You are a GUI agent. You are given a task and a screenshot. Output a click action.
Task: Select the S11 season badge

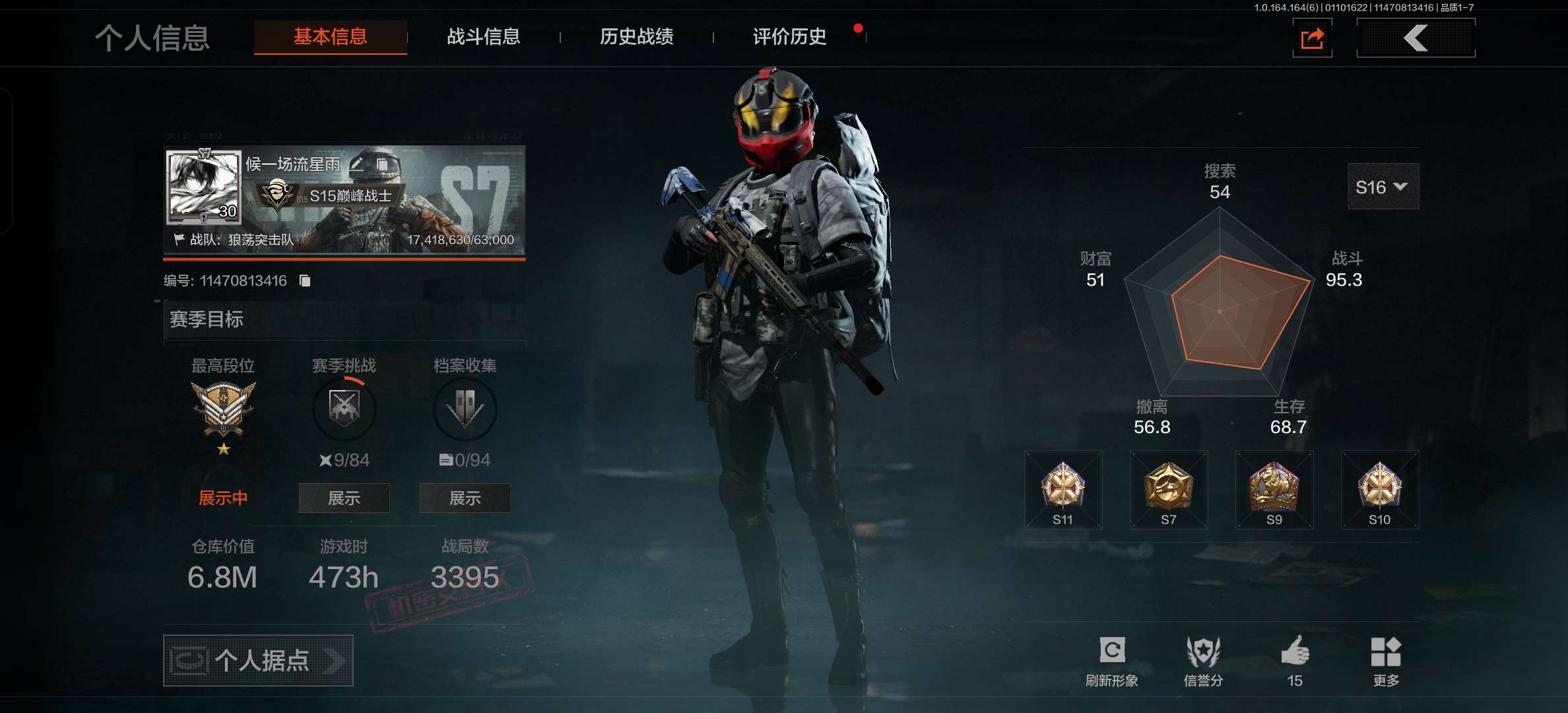coord(1062,490)
